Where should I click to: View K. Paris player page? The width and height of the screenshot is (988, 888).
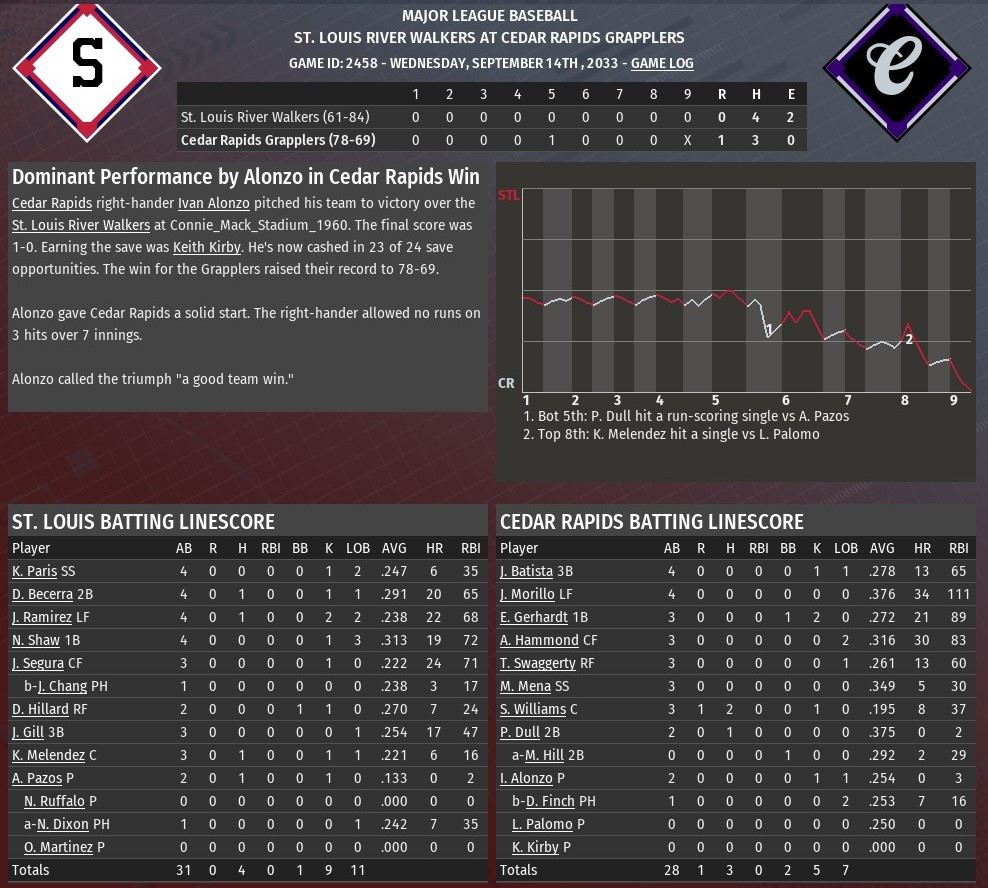click(x=34, y=572)
